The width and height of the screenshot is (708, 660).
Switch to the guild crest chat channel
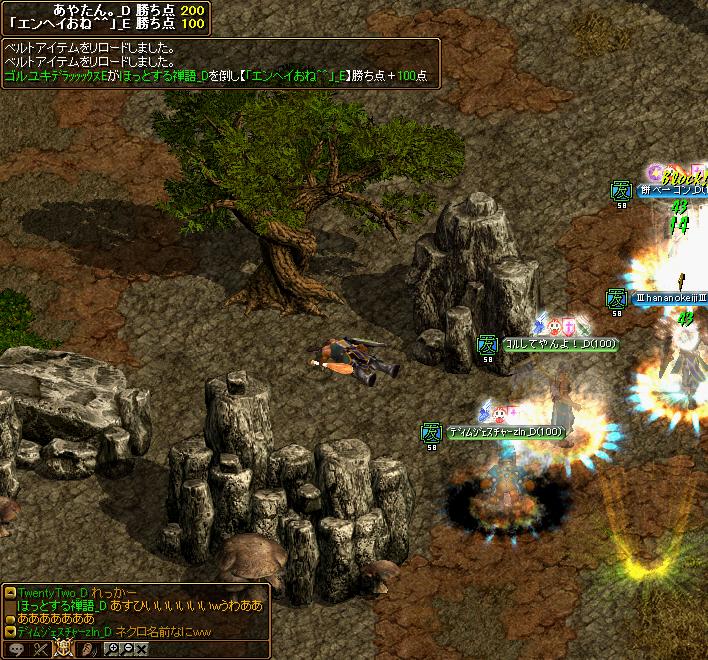63,649
